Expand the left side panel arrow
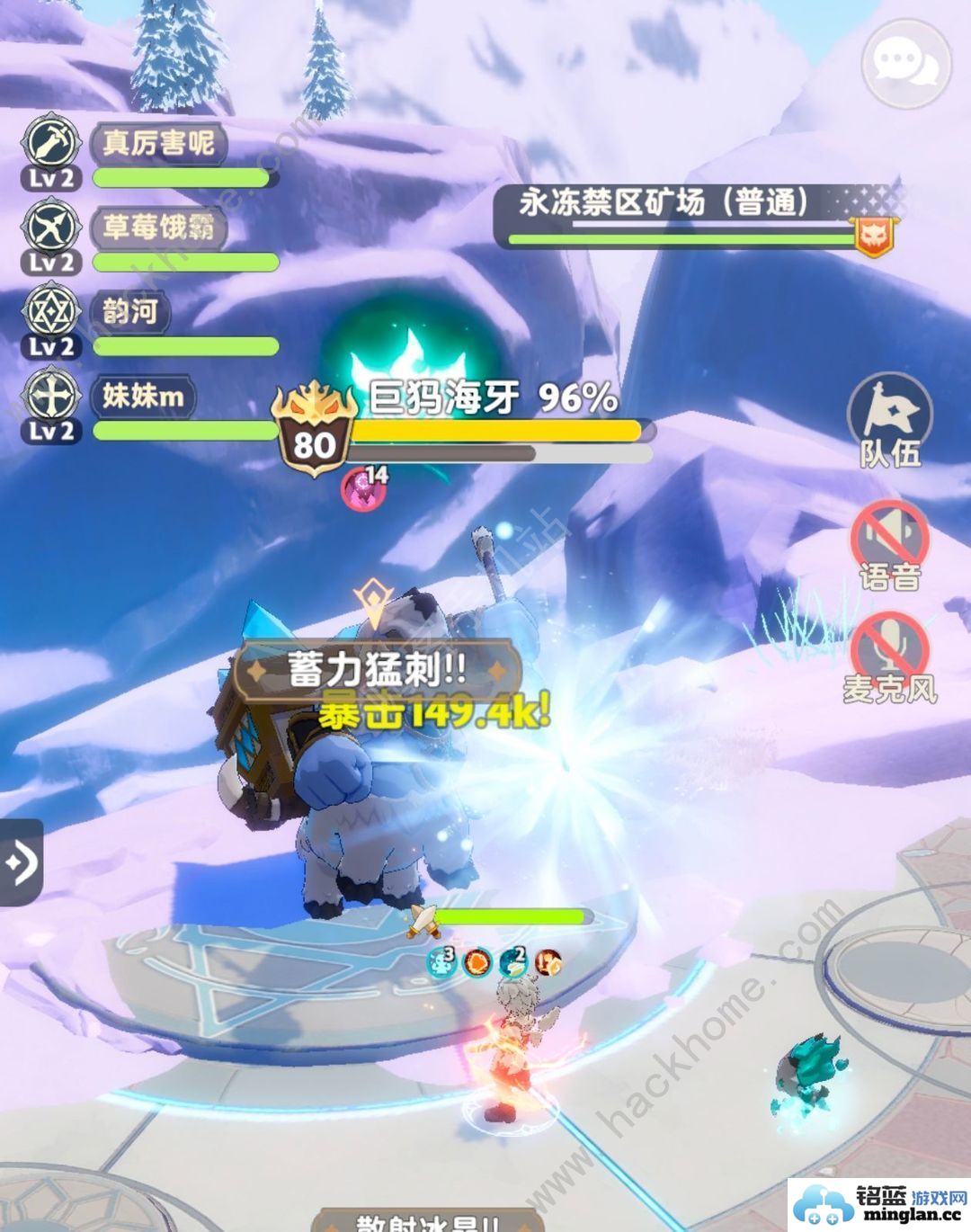The width and height of the screenshot is (971, 1232). click(x=21, y=862)
